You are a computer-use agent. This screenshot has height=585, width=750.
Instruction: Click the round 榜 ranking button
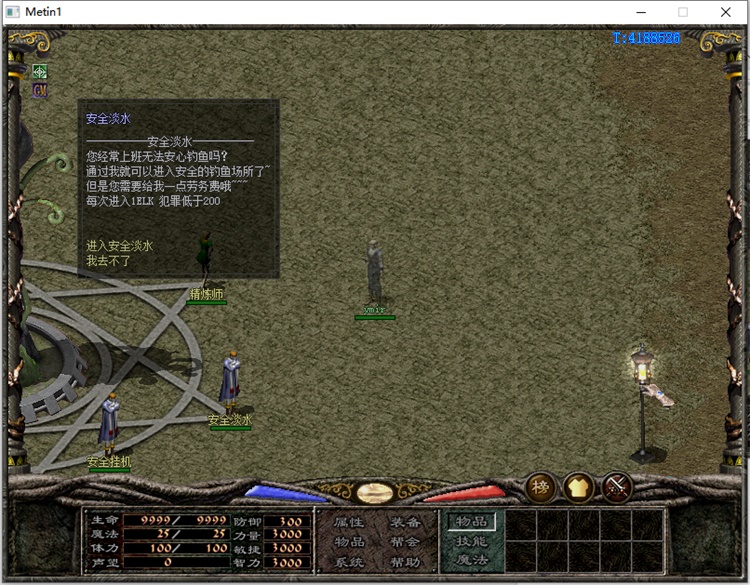point(541,487)
